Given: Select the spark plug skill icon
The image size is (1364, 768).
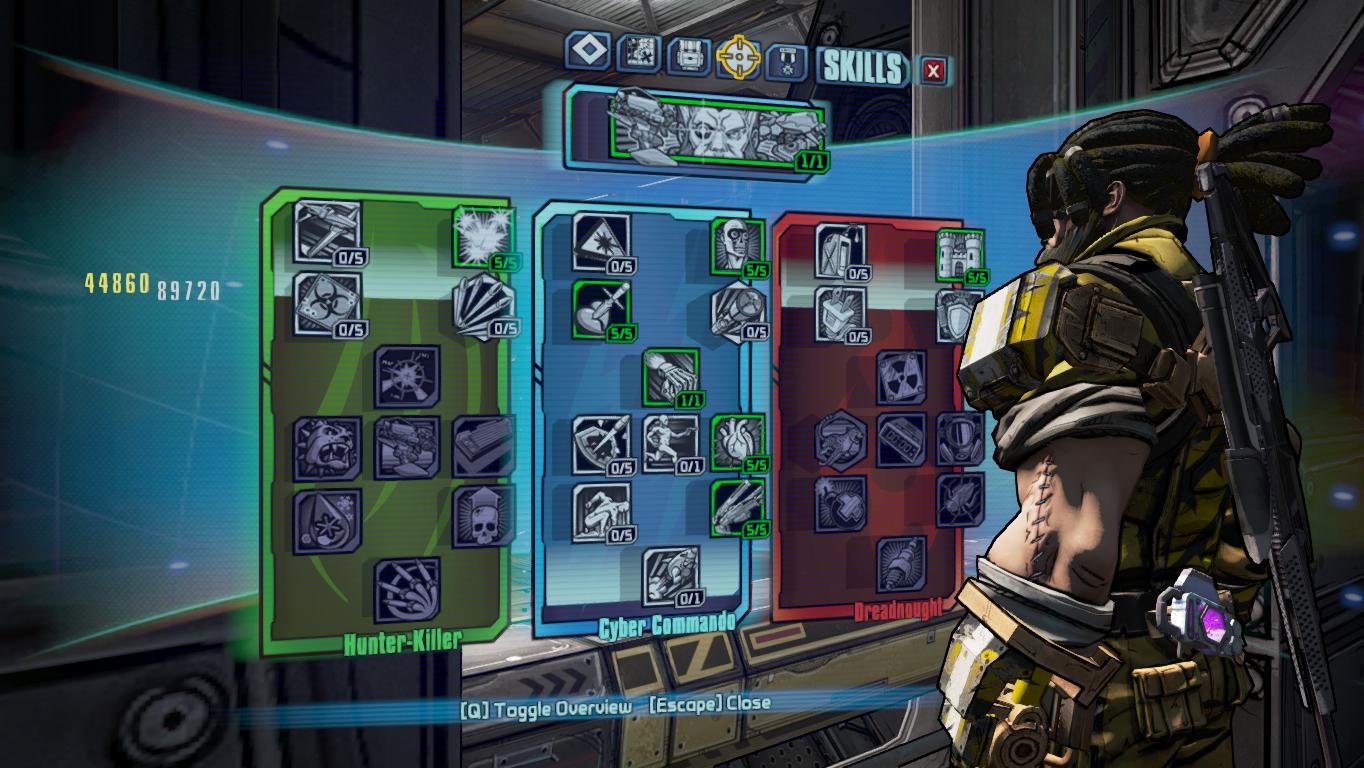Looking at the screenshot, I should [901, 564].
